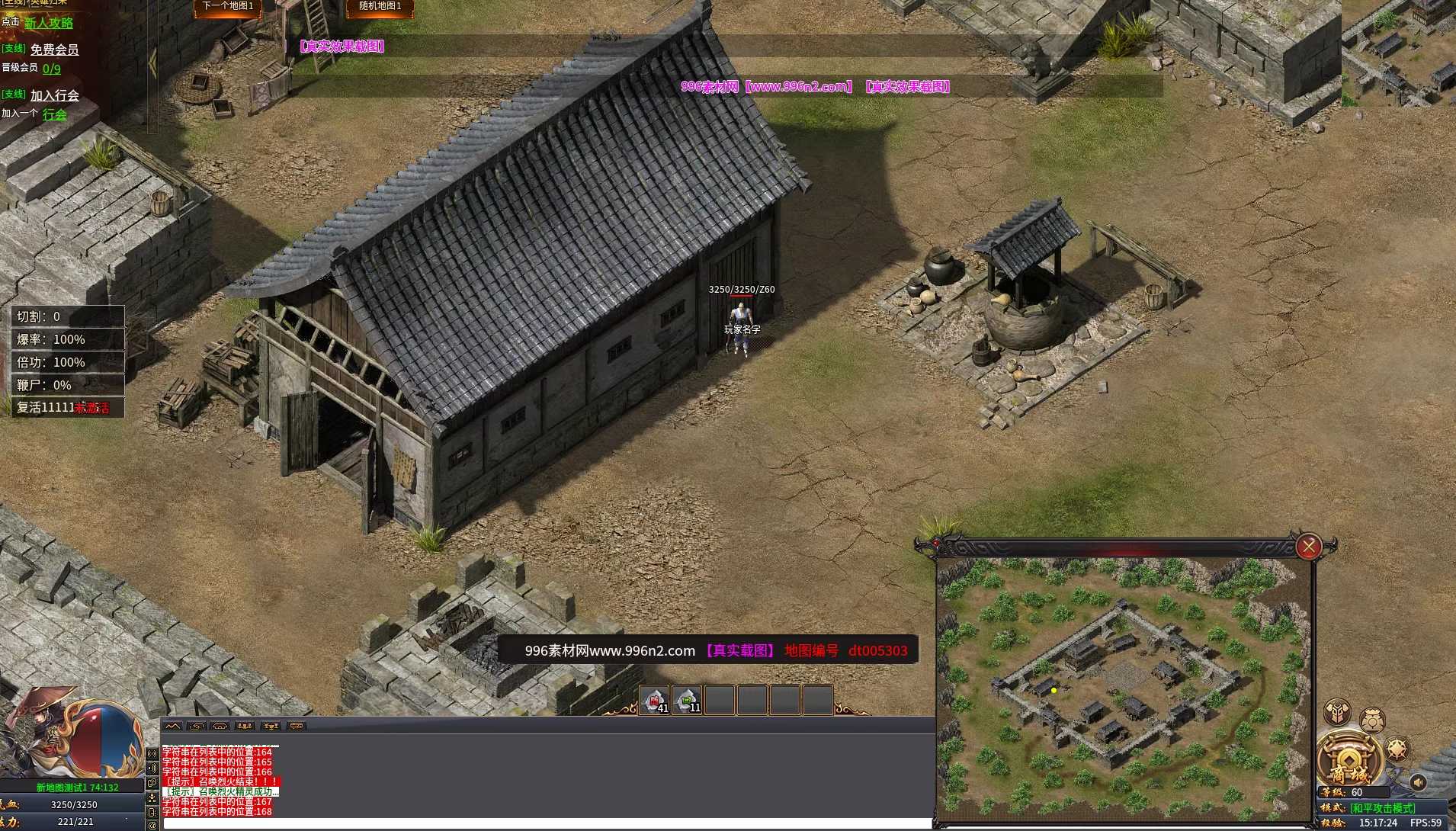
Task: Toggle the speaker mute near the level display
Action: [1418, 782]
